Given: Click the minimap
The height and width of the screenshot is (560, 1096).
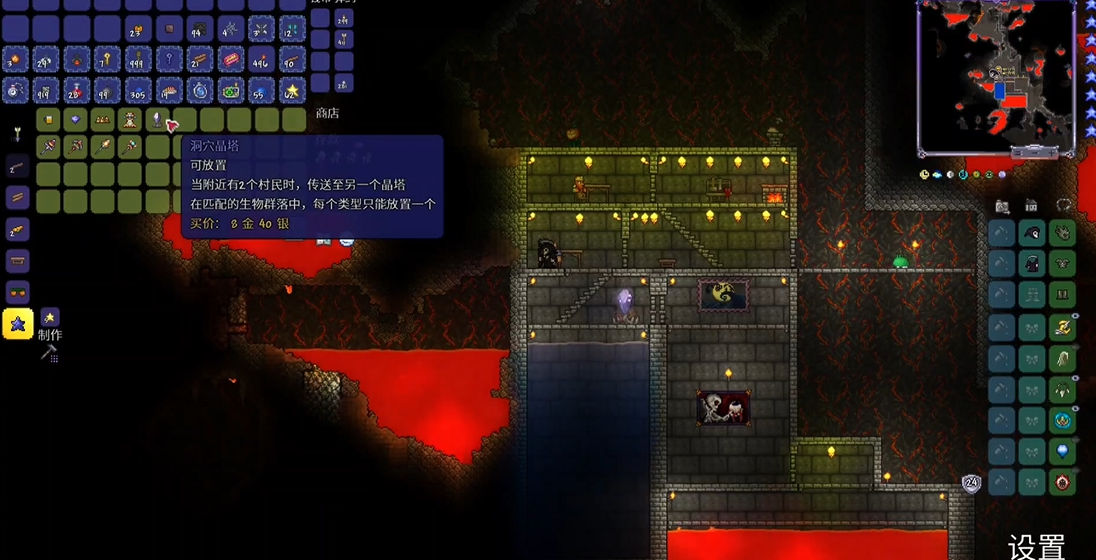Looking at the screenshot, I should (x=995, y=77).
